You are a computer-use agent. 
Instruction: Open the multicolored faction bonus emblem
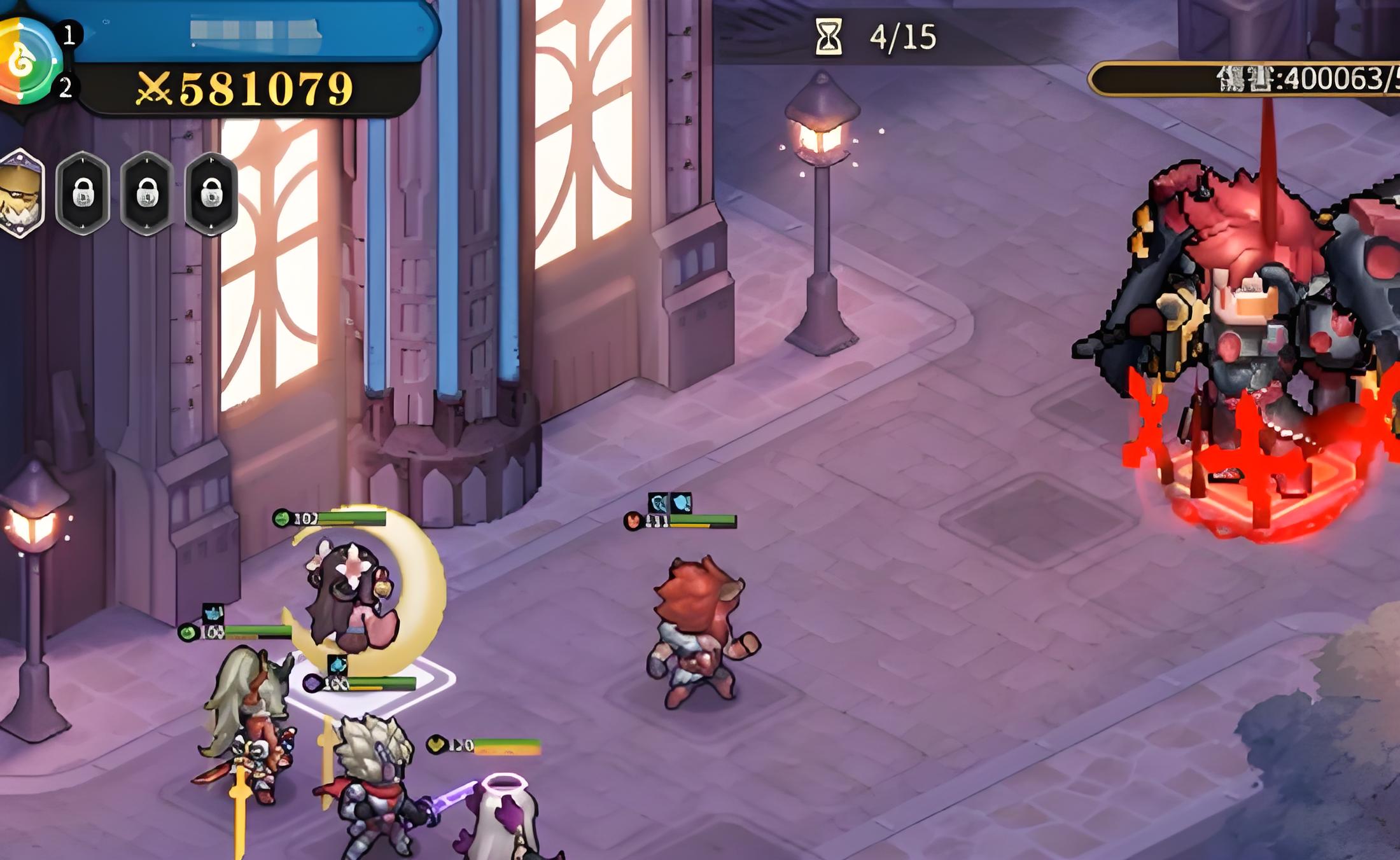pos(25,60)
